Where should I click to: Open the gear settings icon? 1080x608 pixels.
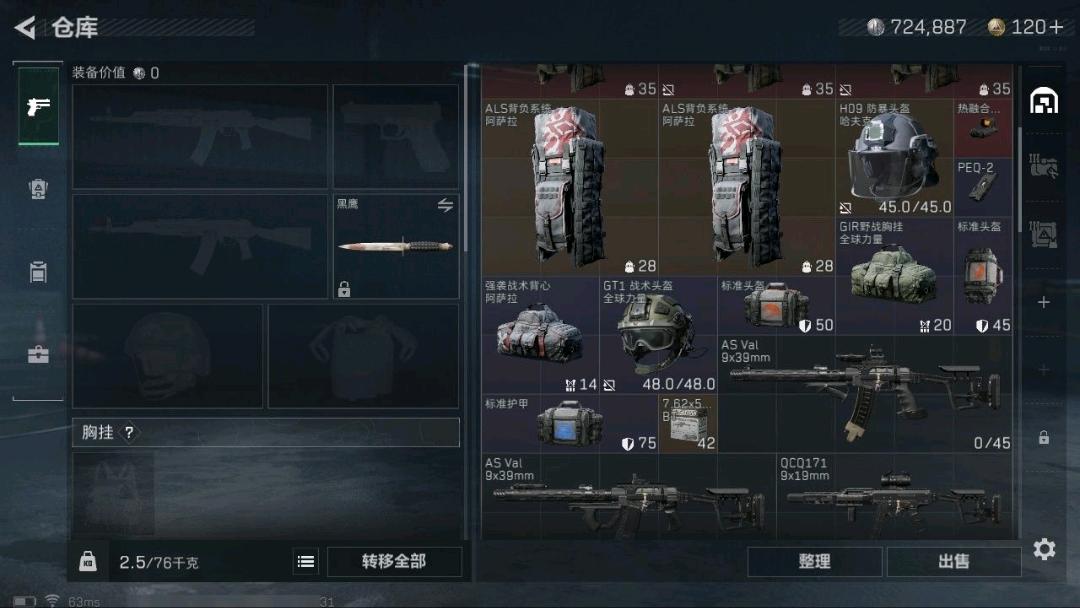(1044, 549)
